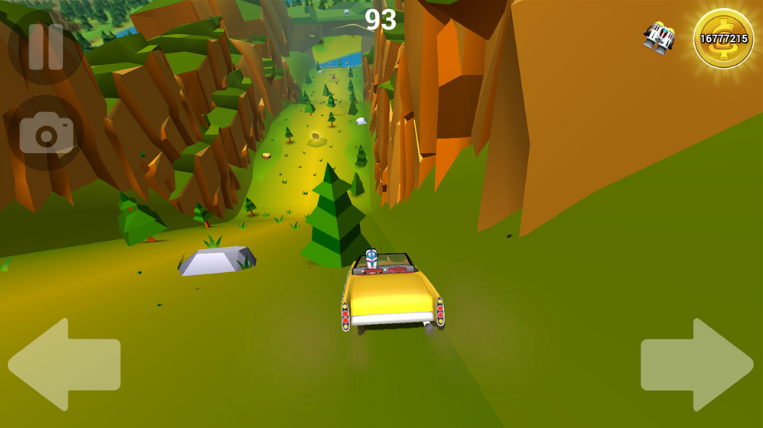This screenshot has height=428, width=763.
Task: Pause the game
Action: click(45, 46)
